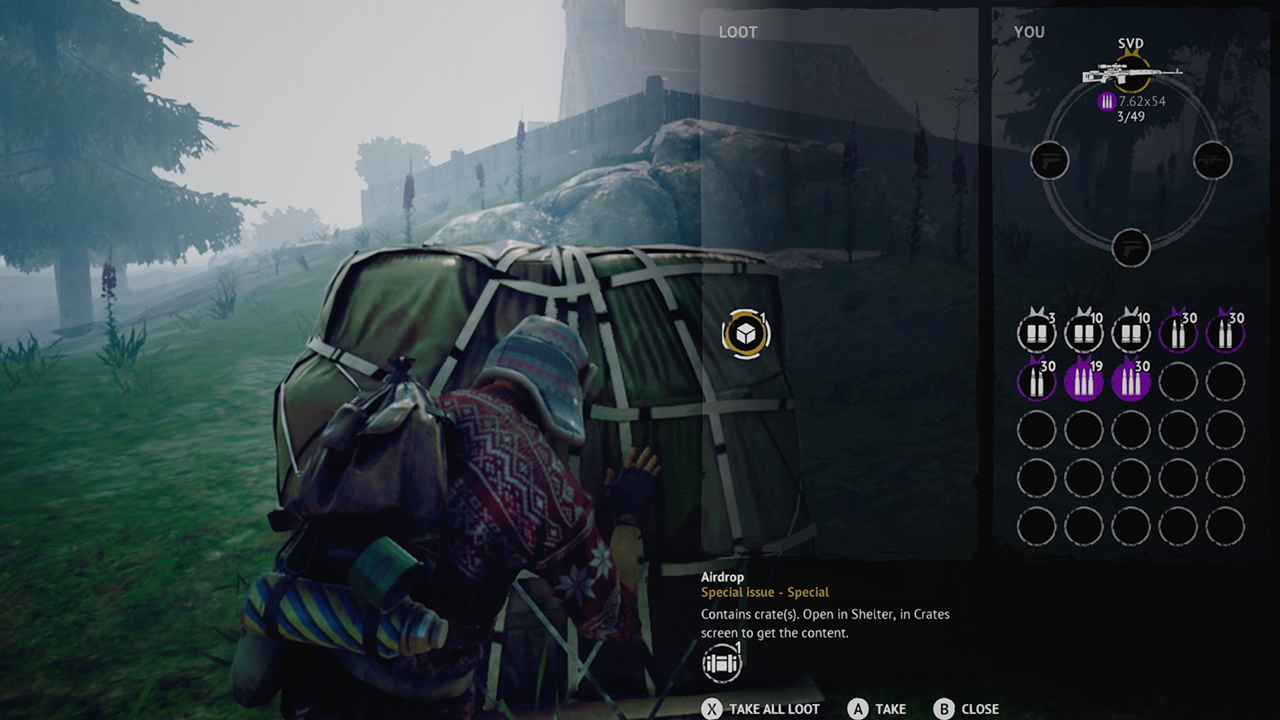Click the LOOT panel header
The image size is (1280, 720).
(737, 31)
